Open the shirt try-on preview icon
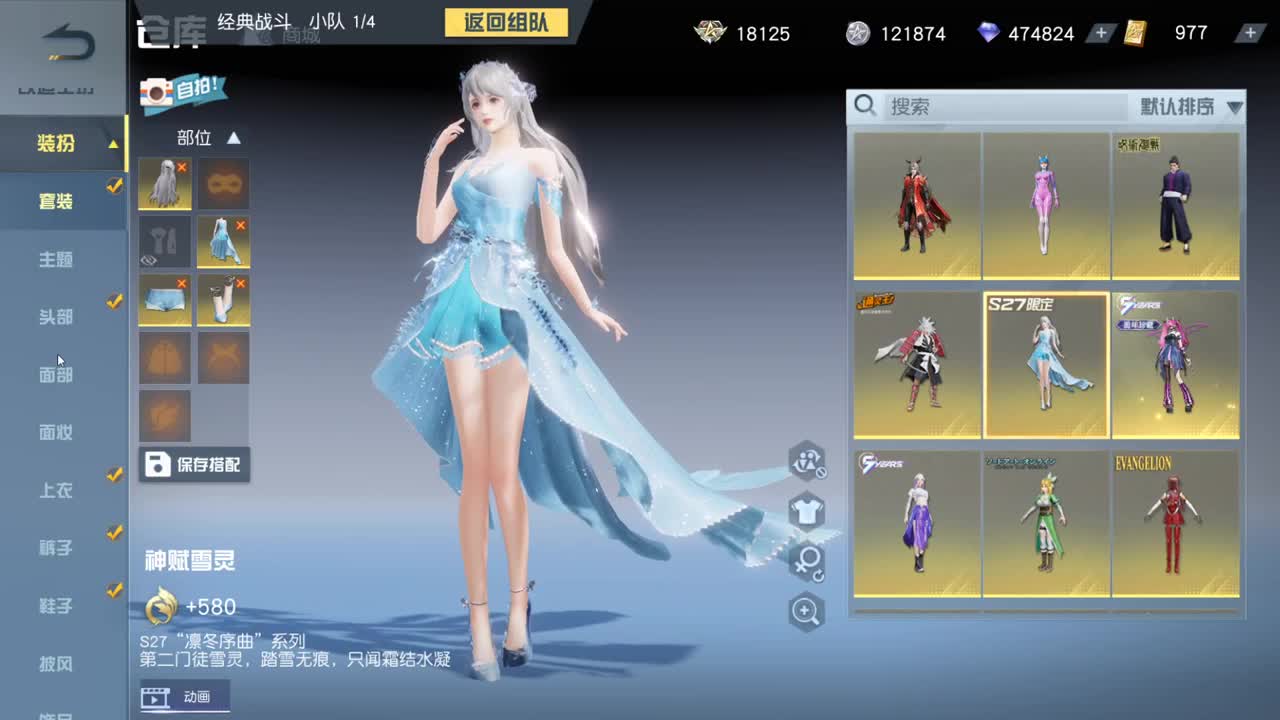This screenshot has height=720, width=1280. (806, 512)
